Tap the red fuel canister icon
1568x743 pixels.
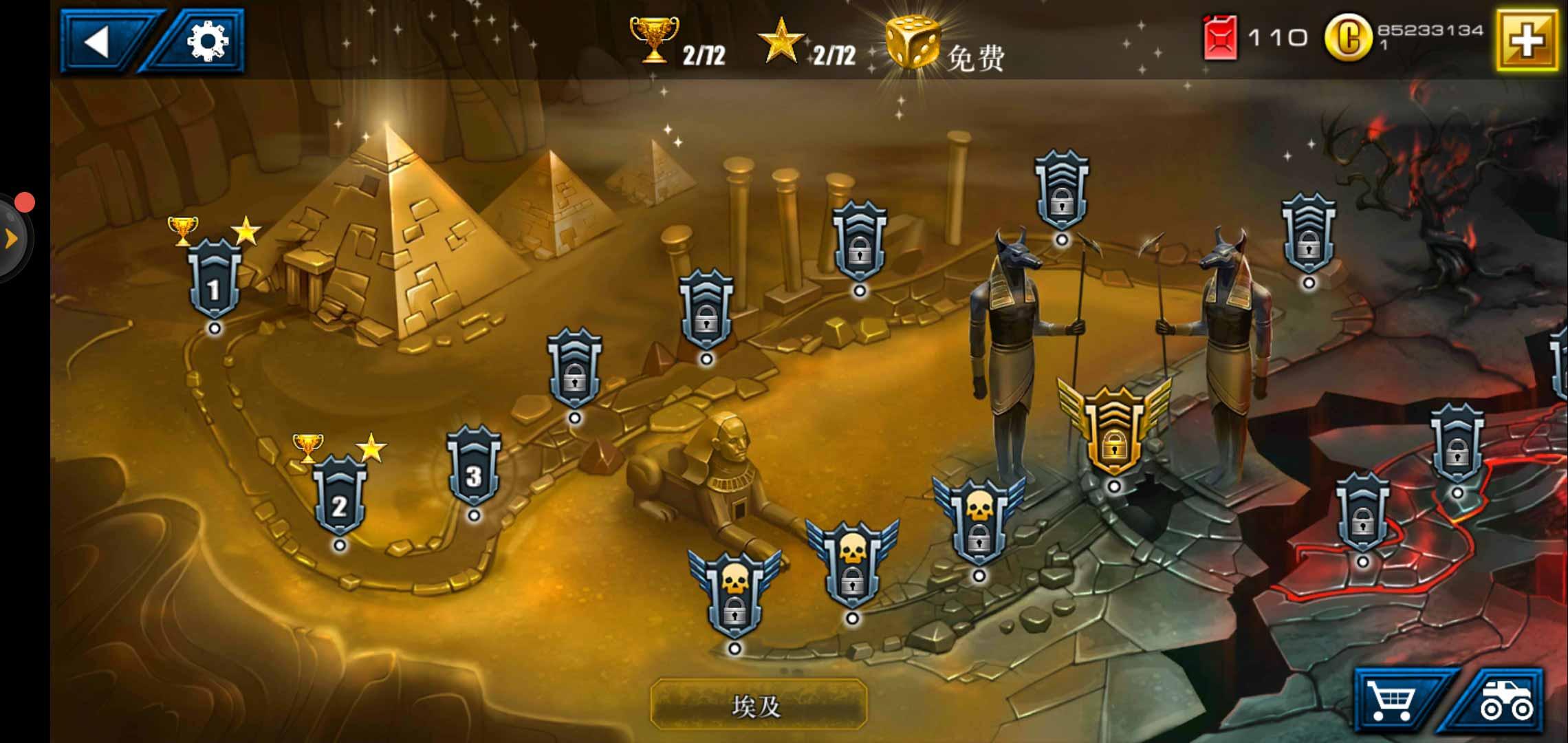(1220, 37)
